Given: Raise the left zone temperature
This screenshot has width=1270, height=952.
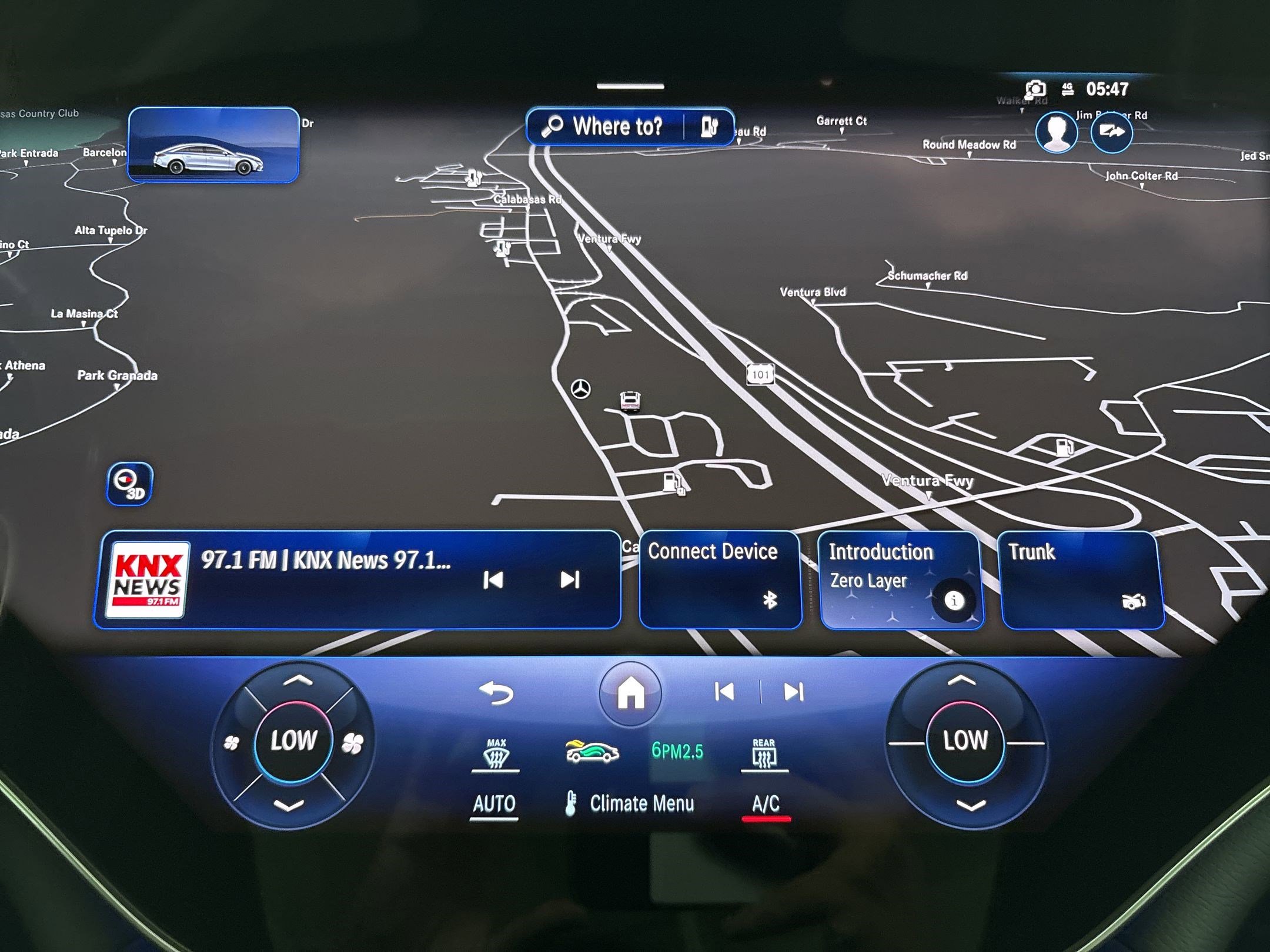Looking at the screenshot, I should click(x=298, y=682).
